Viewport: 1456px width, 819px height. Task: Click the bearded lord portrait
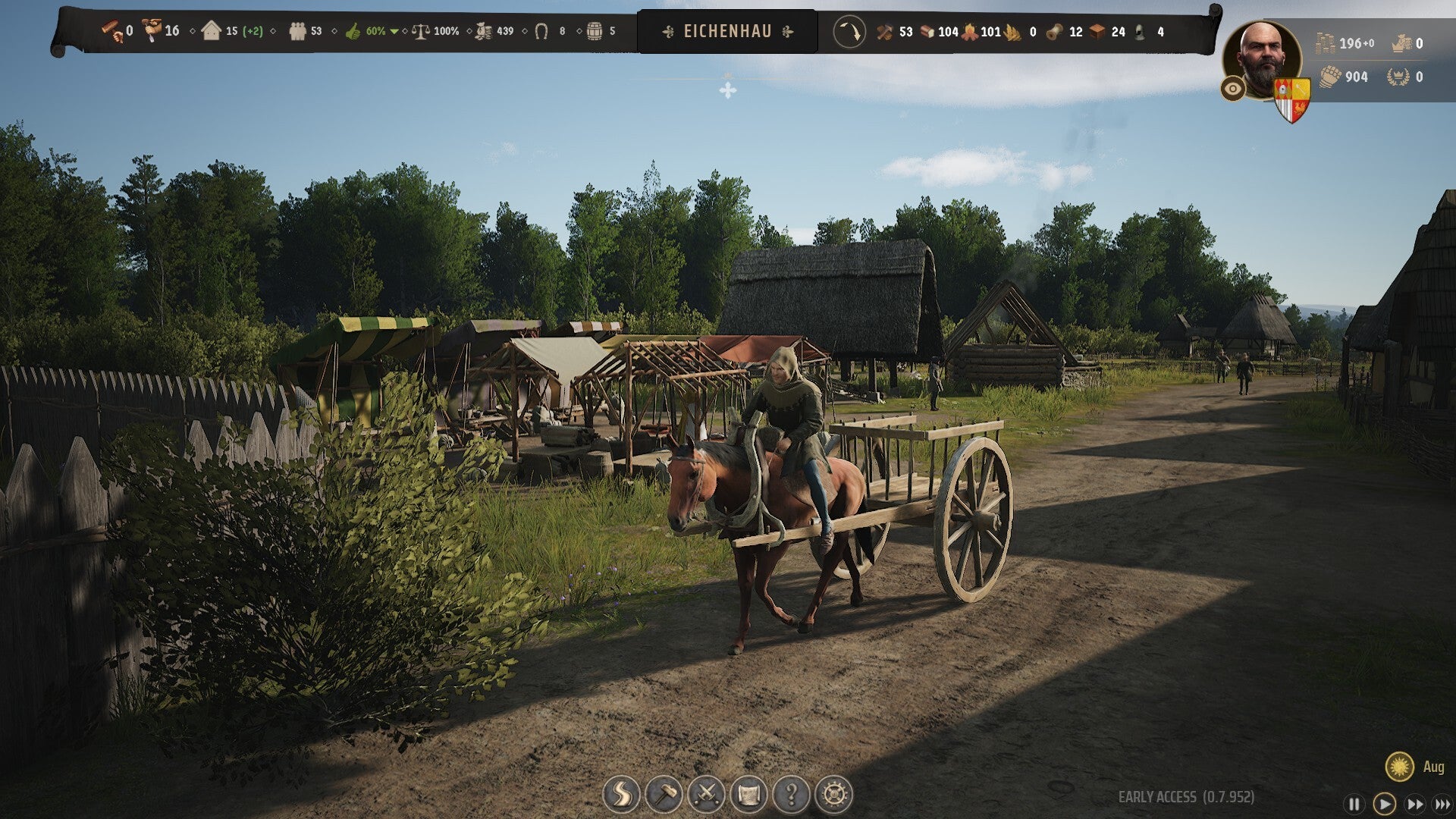(1260, 59)
